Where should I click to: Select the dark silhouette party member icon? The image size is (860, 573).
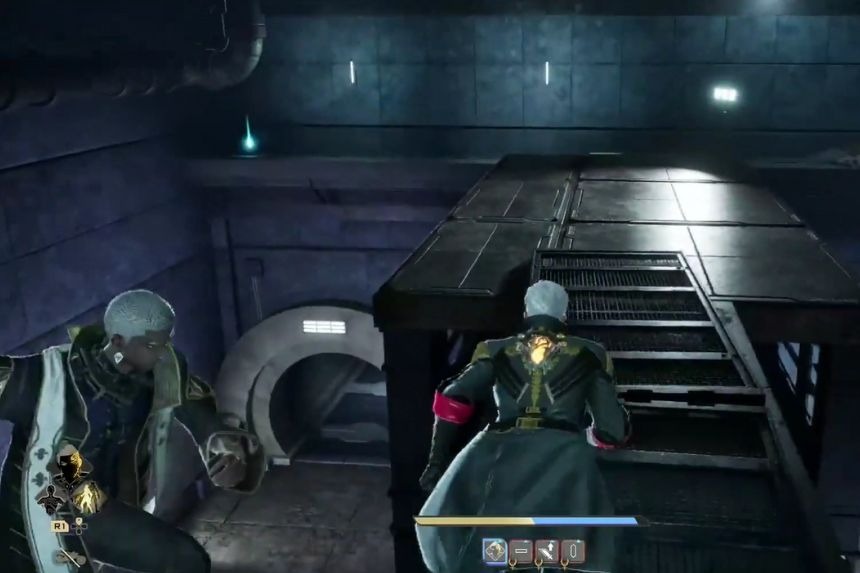[x=49, y=497]
